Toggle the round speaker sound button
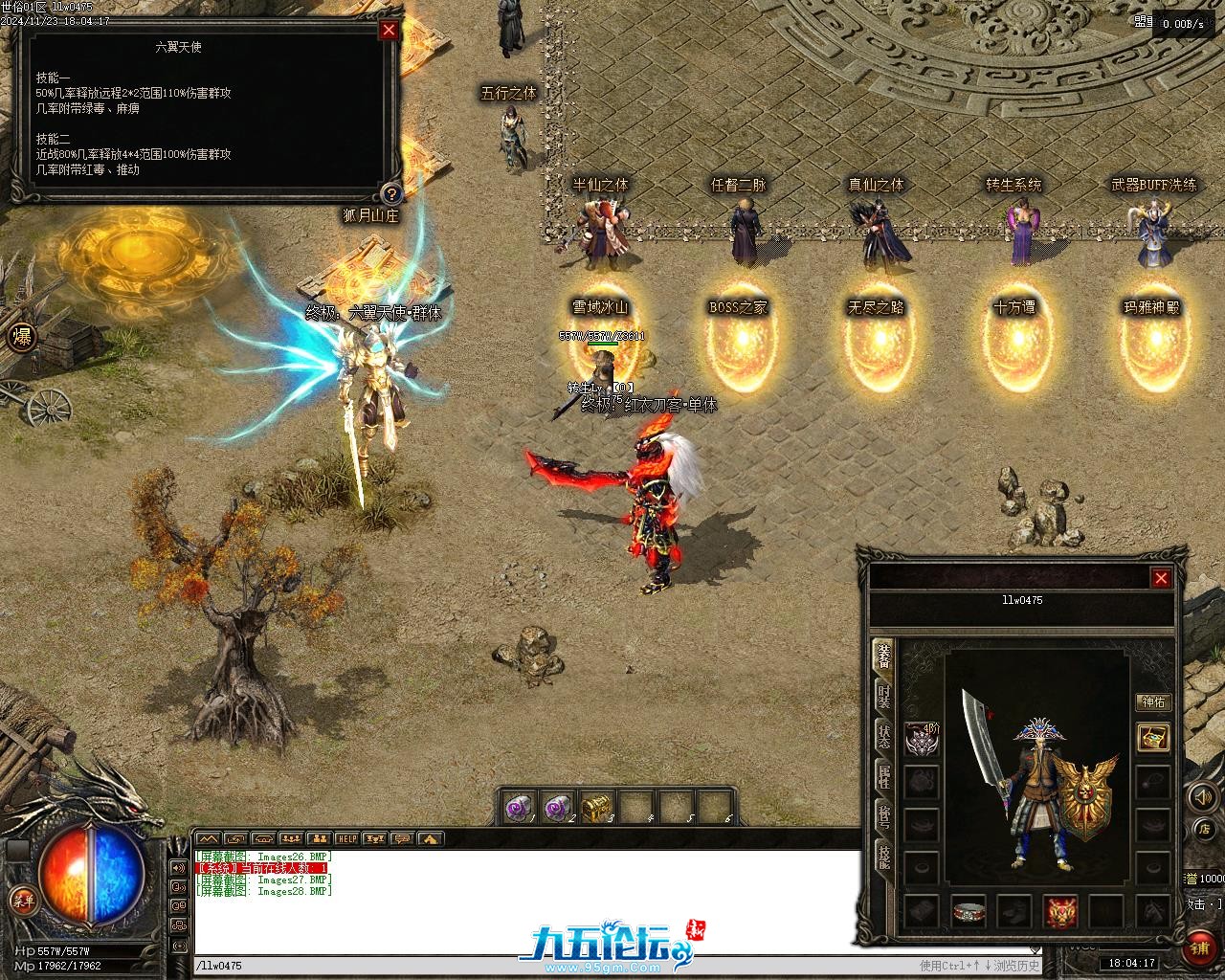The height and width of the screenshot is (980, 1225). pyautogui.click(x=1201, y=796)
